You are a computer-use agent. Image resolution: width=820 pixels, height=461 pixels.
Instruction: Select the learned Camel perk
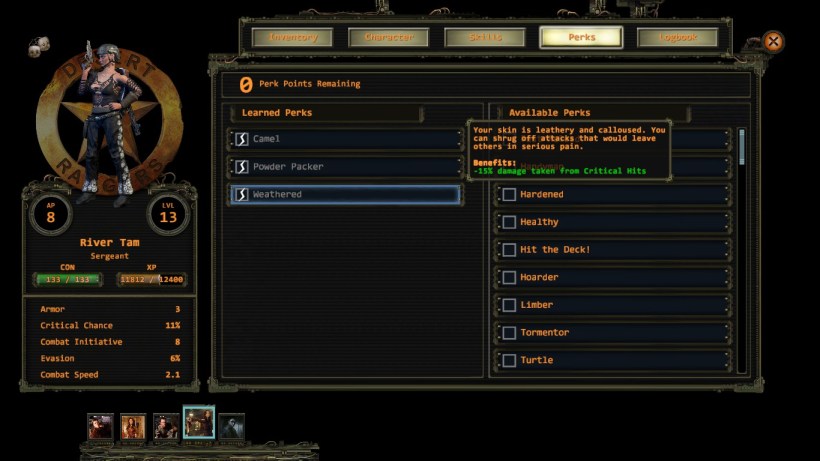point(345,139)
